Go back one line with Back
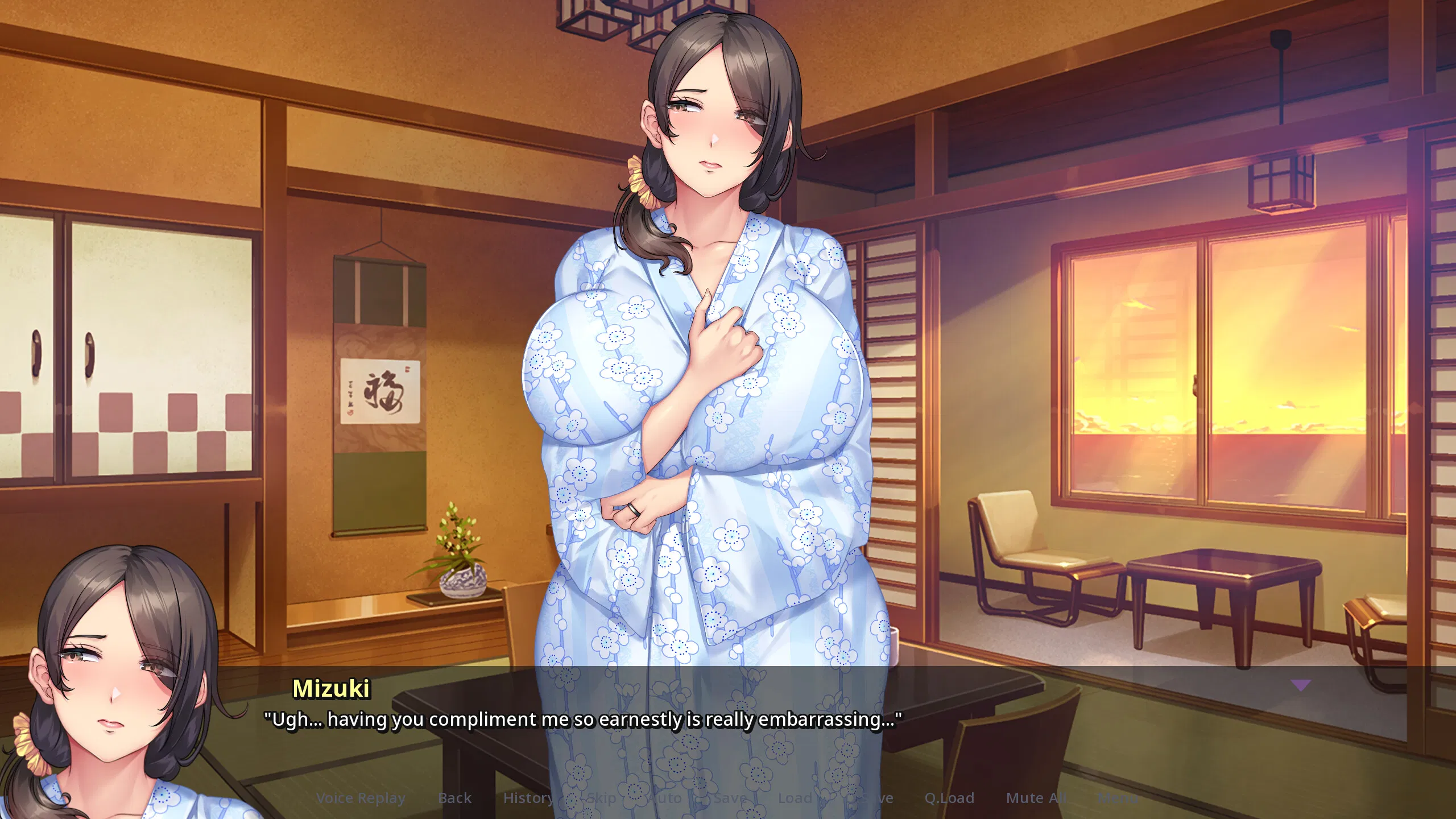 click(454, 798)
